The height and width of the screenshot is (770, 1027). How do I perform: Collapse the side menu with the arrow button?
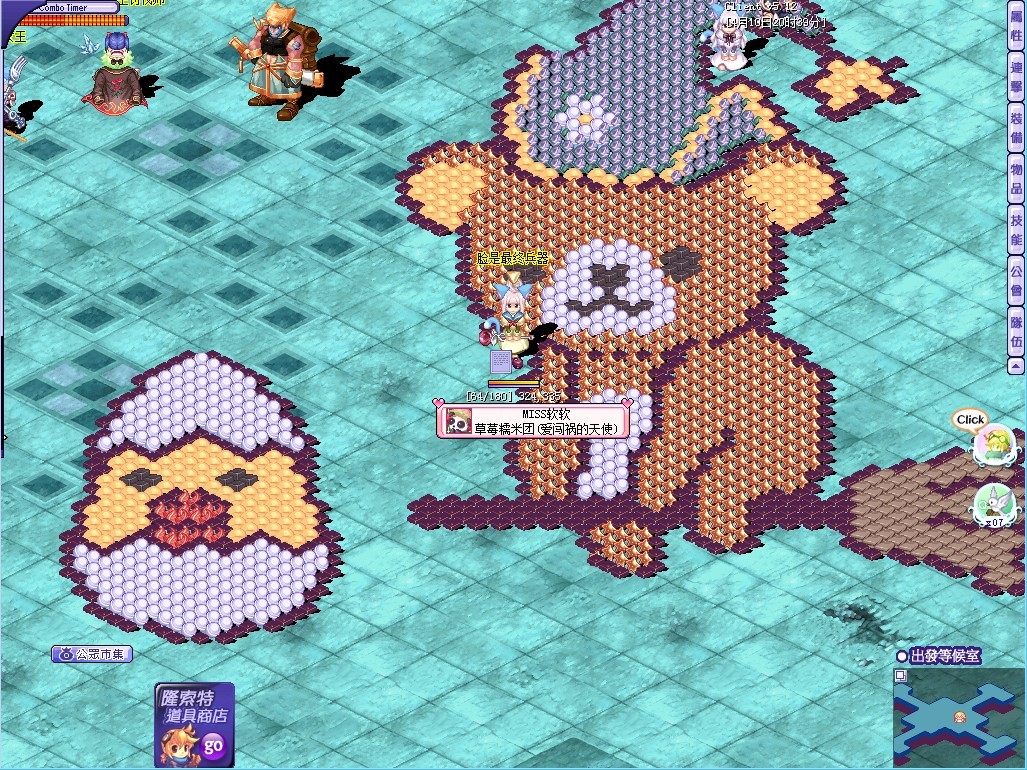[1016, 366]
